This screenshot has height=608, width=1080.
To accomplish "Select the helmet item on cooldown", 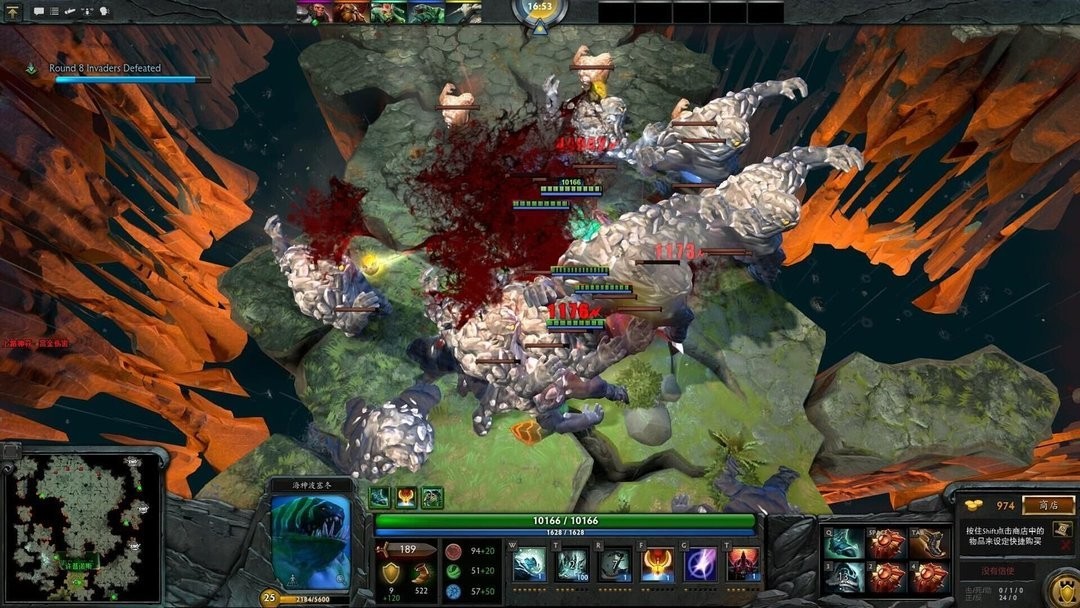I will coord(845,578).
